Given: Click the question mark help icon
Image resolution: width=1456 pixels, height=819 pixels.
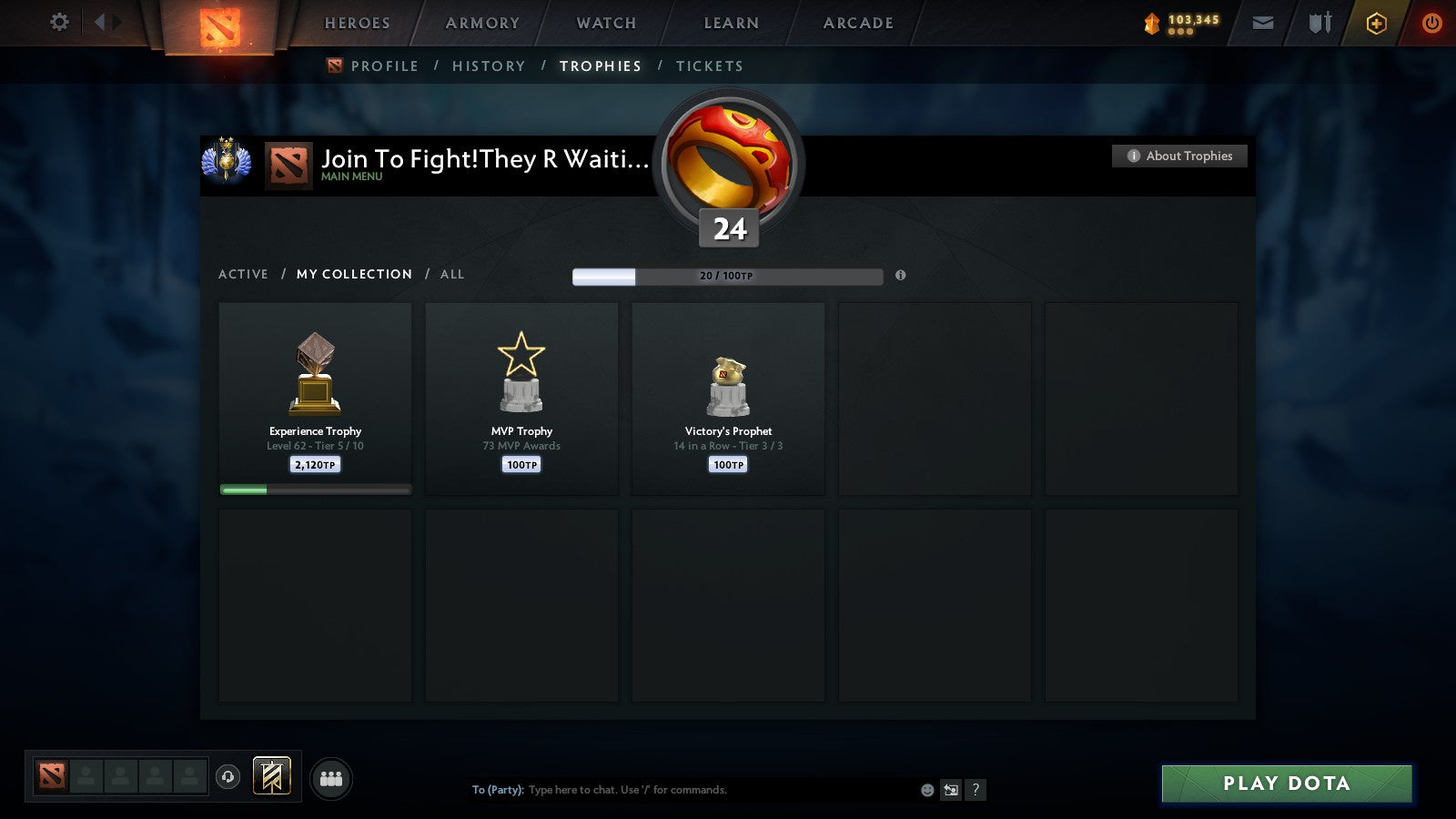Looking at the screenshot, I should [976, 790].
